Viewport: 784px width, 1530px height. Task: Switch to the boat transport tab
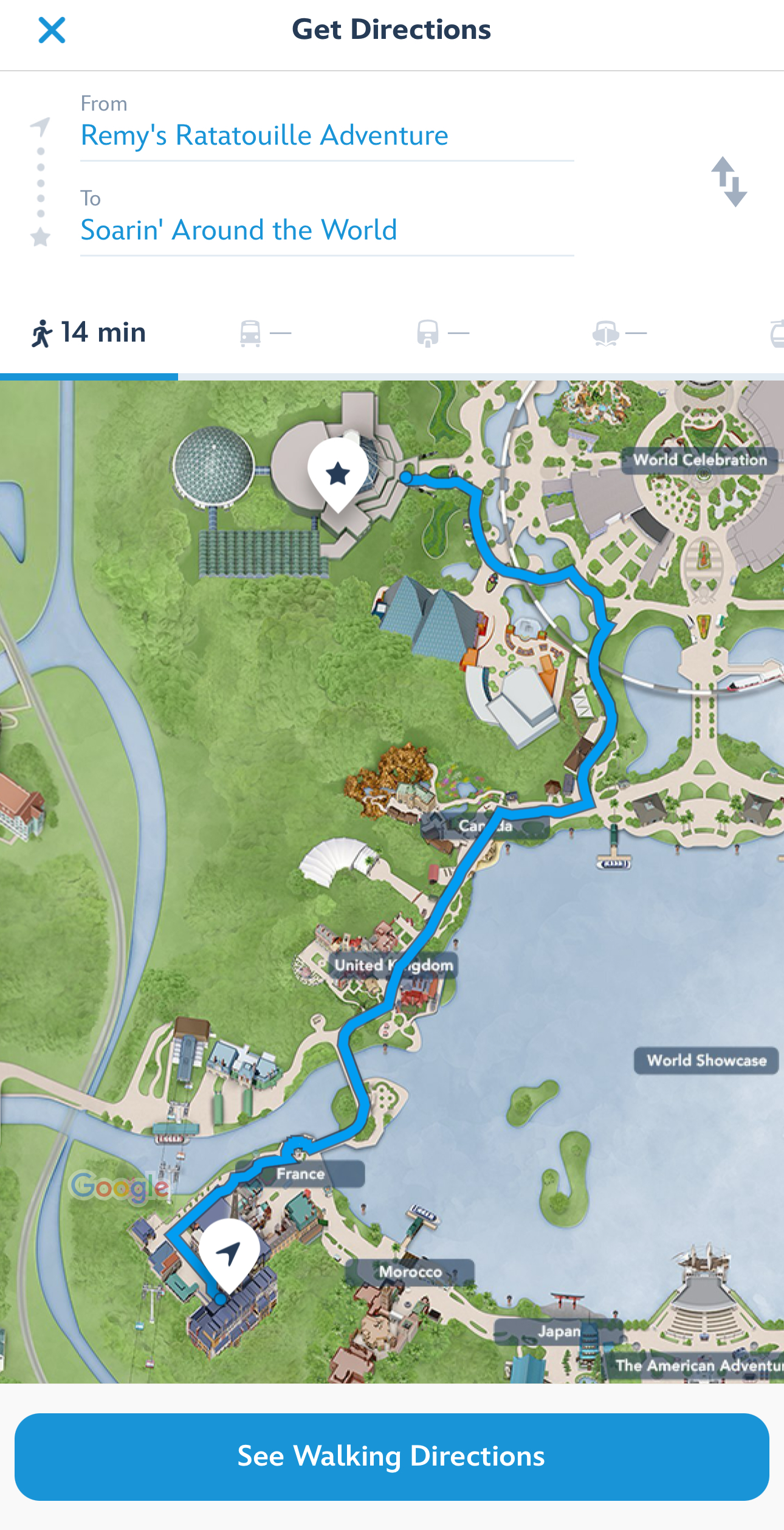pos(619,333)
